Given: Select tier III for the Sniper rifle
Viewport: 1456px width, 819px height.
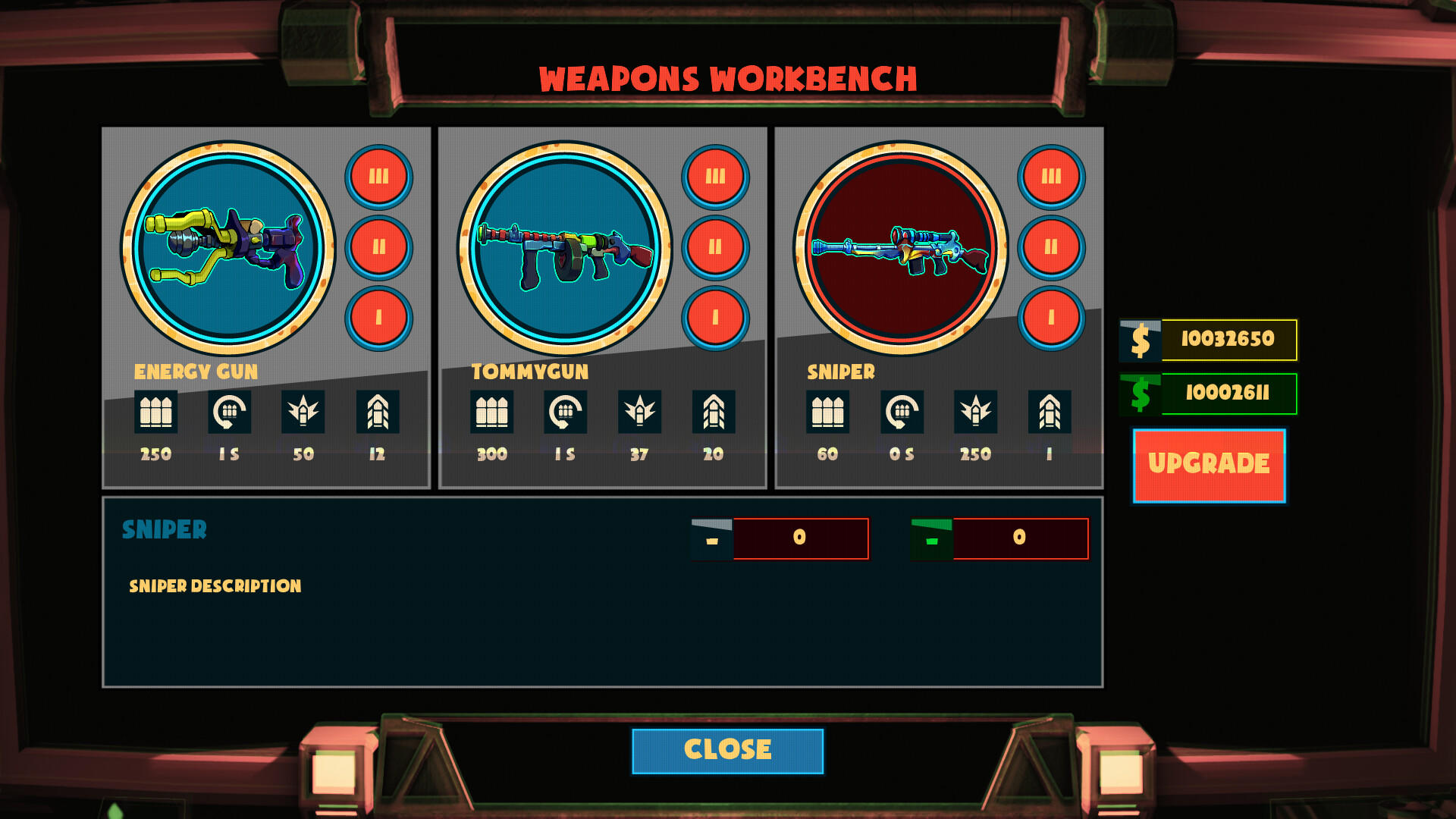Looking at the screenshot, I should (x=1052, y=176).
